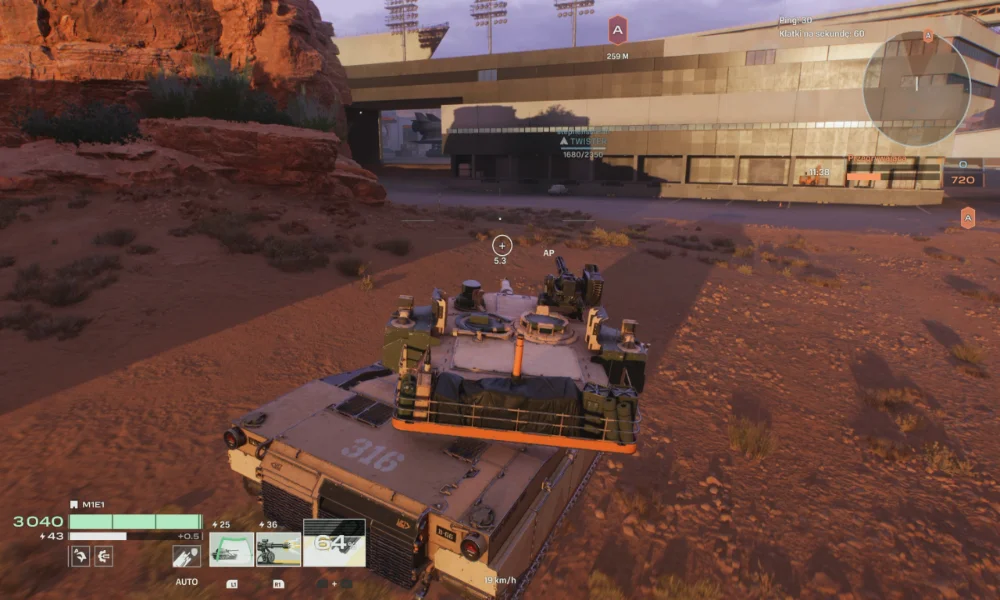Click the shell ammo type icon above AUTO
Viewport: 1000px width, 600px height.
click(186, 556)
